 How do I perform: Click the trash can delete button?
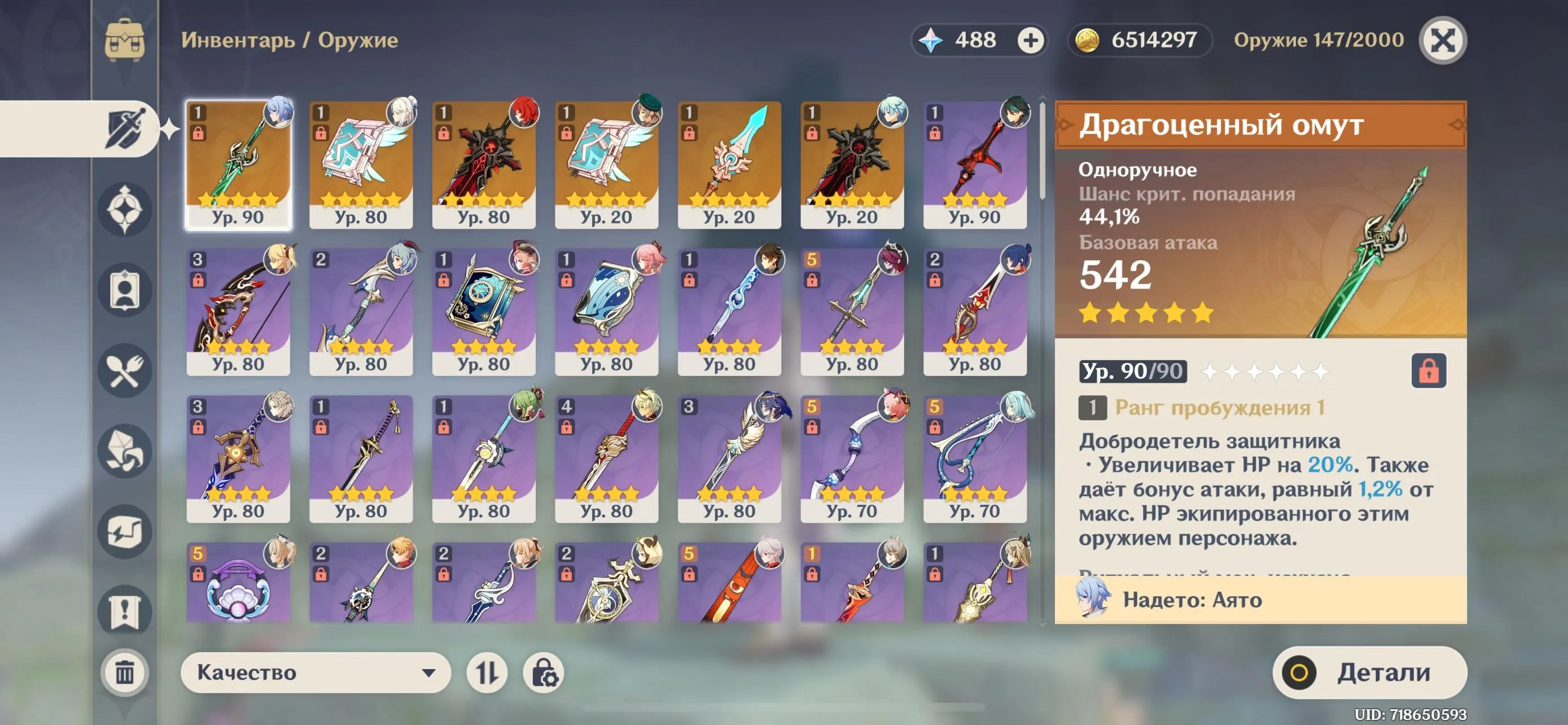point(125,672)
